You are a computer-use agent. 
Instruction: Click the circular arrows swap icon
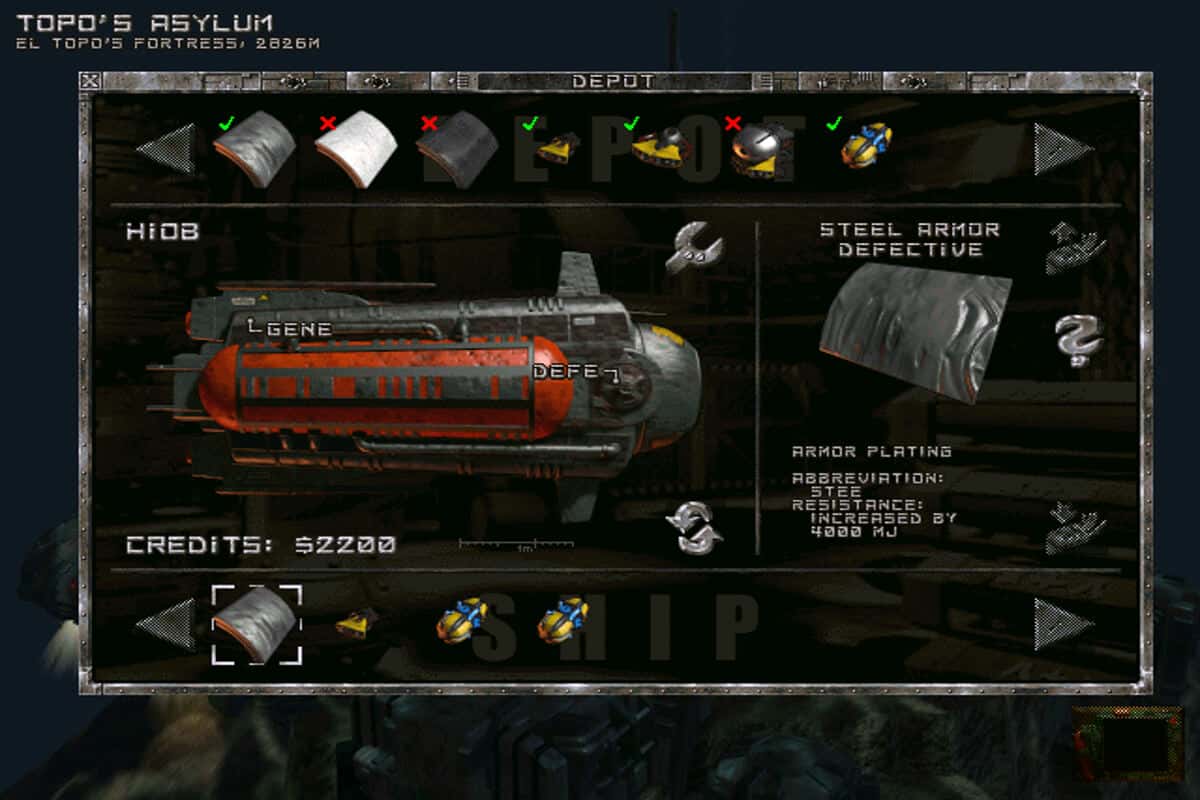click(x=694, y=528)
